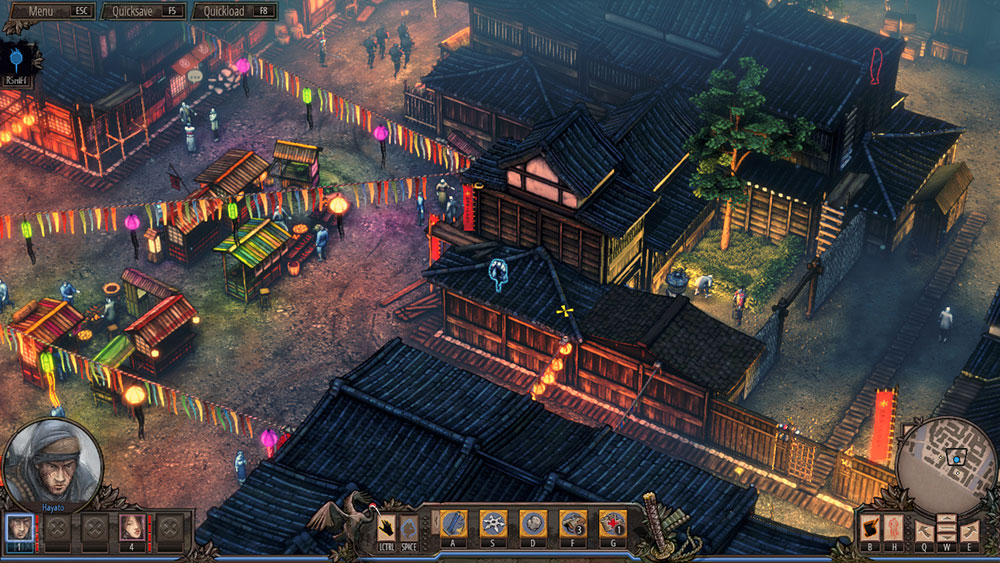This screenshot has width=1000, height=563.
Task: Switch to the female character portrait
Action: (131, 526)
